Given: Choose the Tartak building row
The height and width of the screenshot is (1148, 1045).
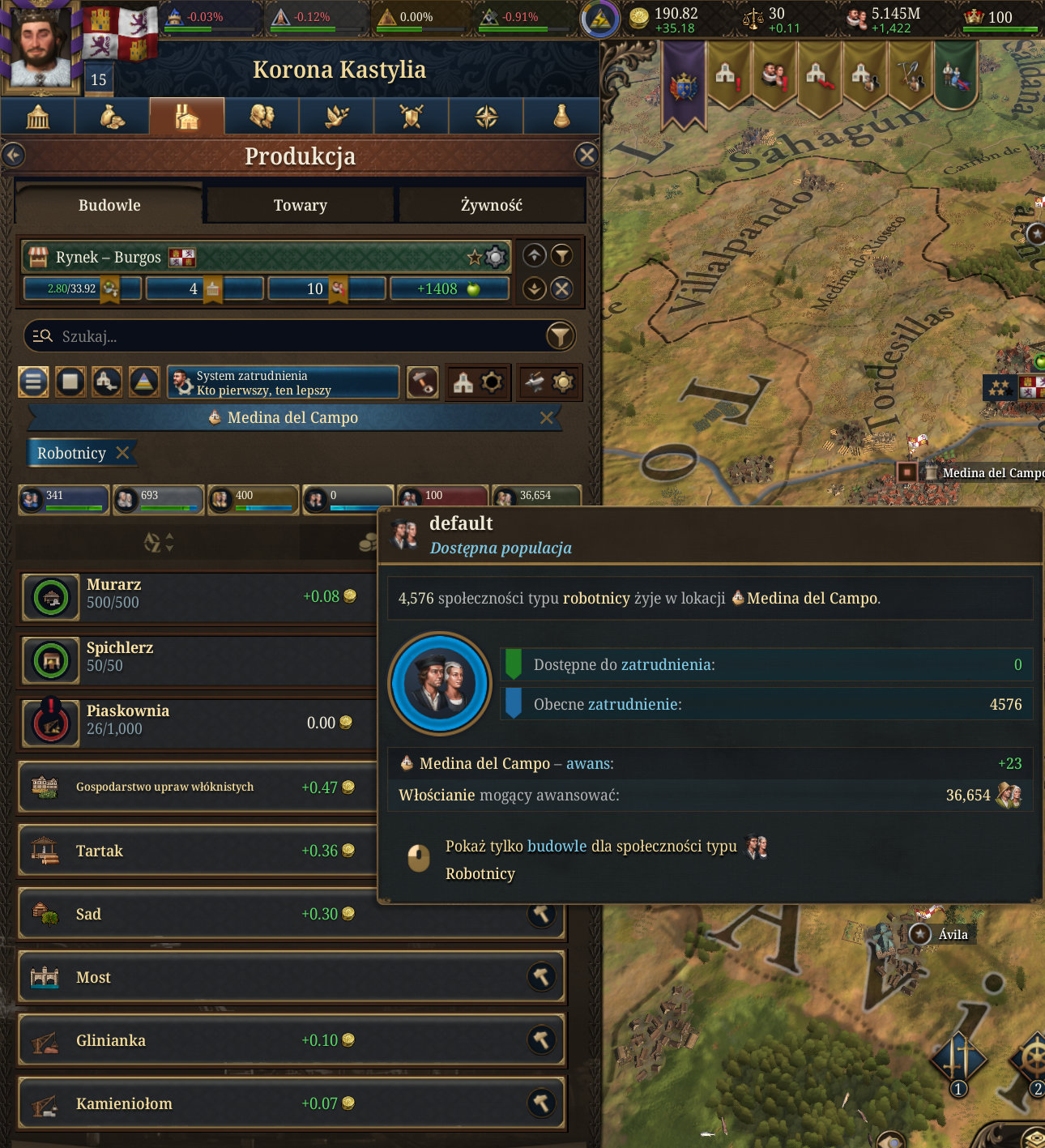Looking at the screenshot, I should point(194,851).
